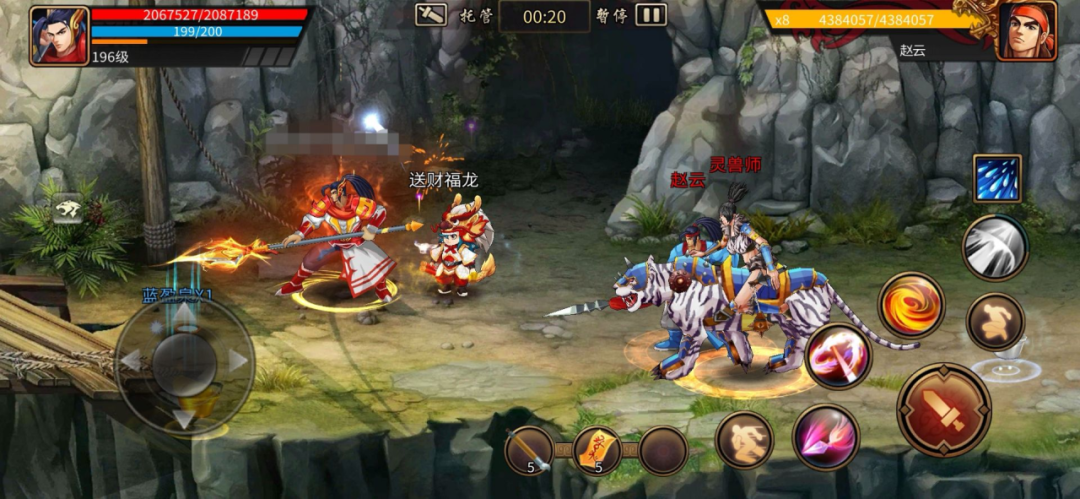This screenshot has width=1080, height=499.
Task: Use the white slash skill
Action: pyautogui.click(x=995, y=247)
